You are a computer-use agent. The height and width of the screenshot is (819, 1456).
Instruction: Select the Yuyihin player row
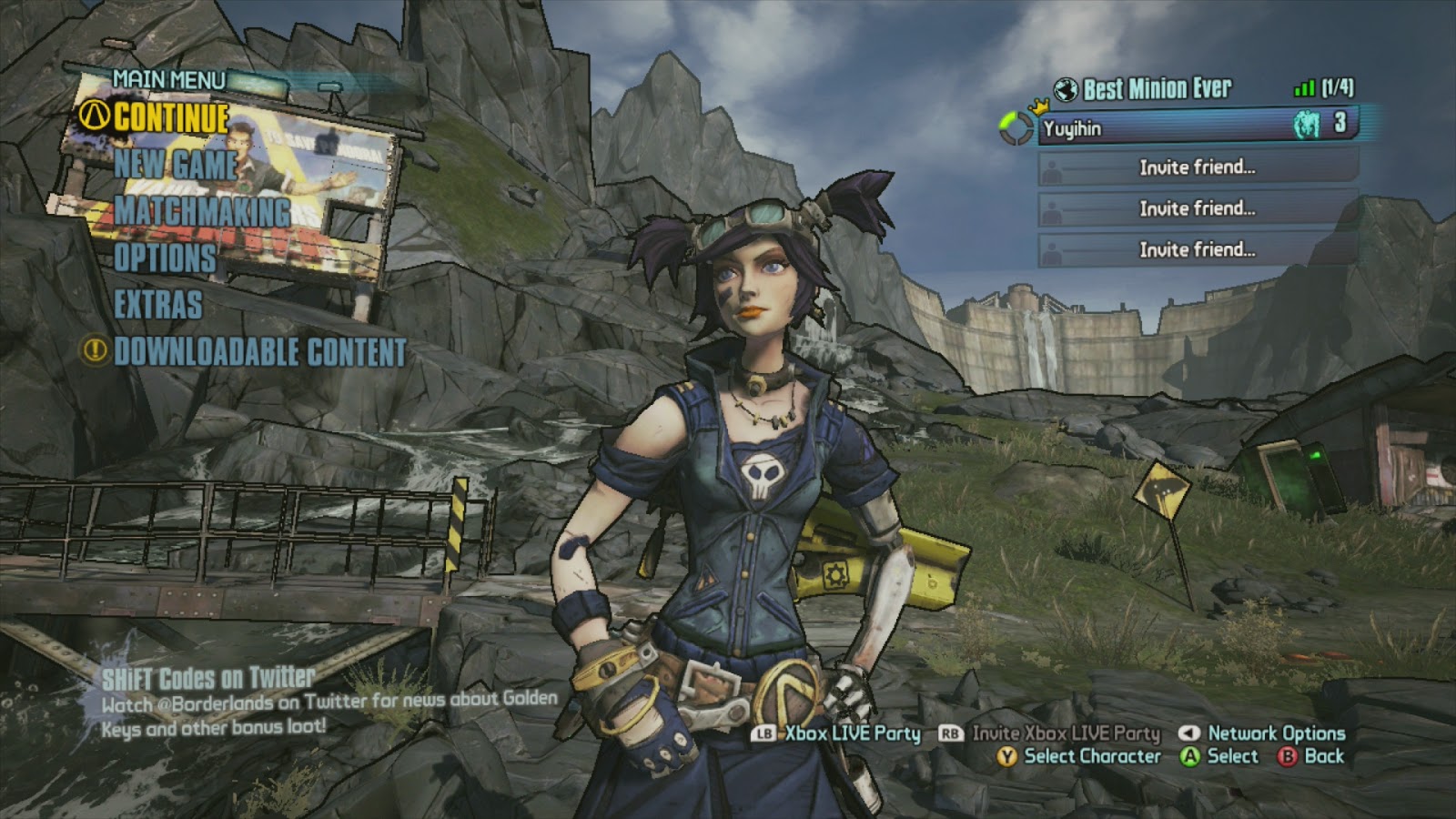(x=1197, y=126)
